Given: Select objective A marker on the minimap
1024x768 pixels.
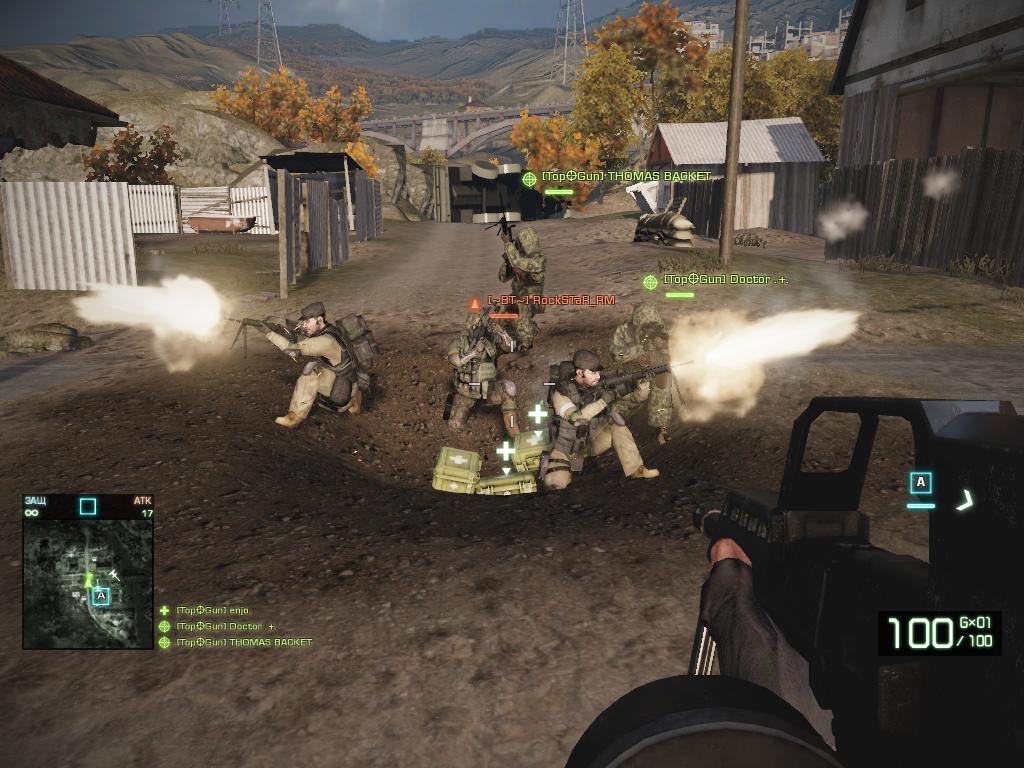Looking at the screenshot, I should 100,596.
